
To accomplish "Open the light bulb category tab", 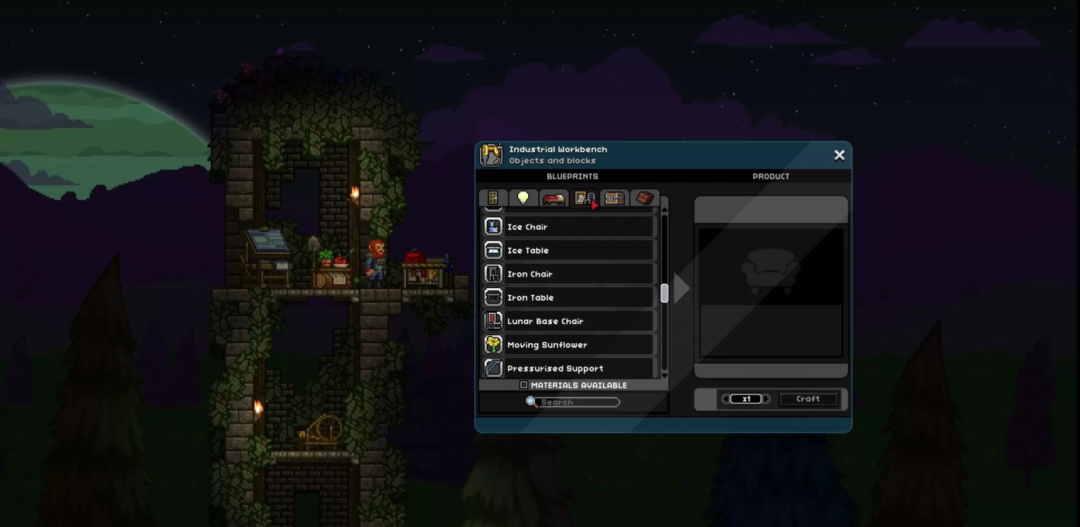I will click(x=521, y=198).
